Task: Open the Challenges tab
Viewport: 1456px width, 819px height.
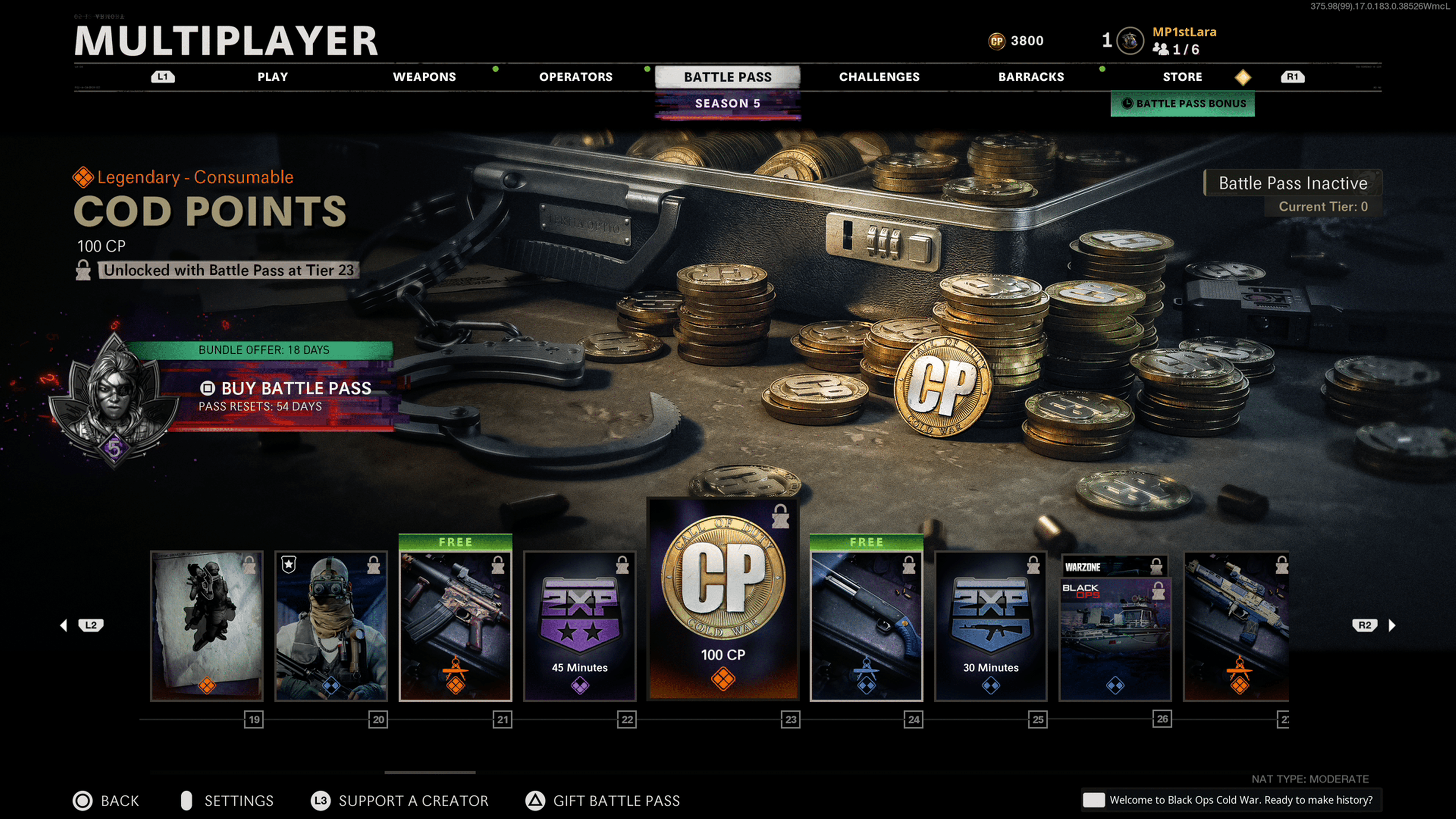Action: tap(879, 77)
